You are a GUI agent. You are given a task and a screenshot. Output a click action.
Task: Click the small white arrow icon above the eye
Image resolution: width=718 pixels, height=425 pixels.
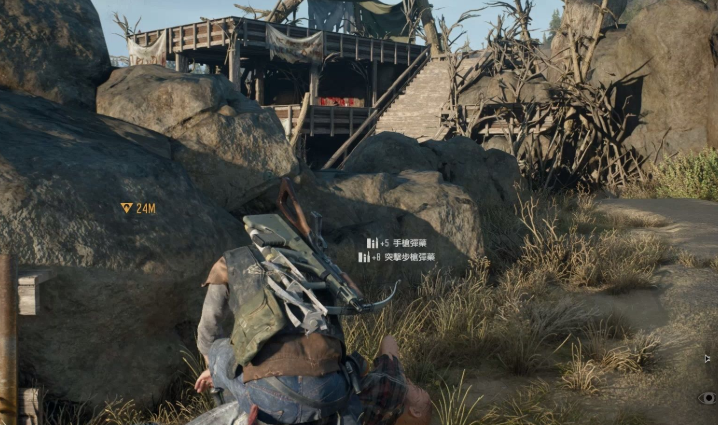tap(707, 358)
